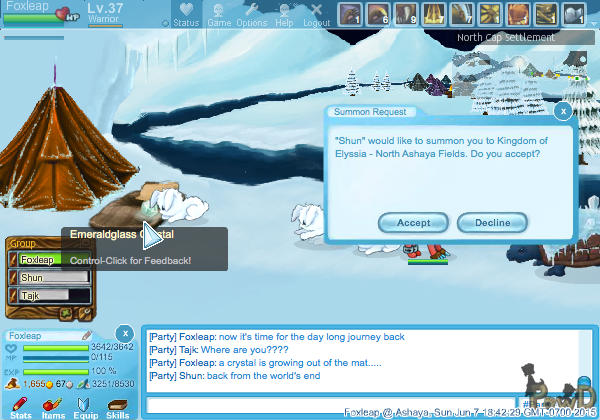Open the Stats panel
This screenshot has width=600, height=420.
[x=21, y=405]
